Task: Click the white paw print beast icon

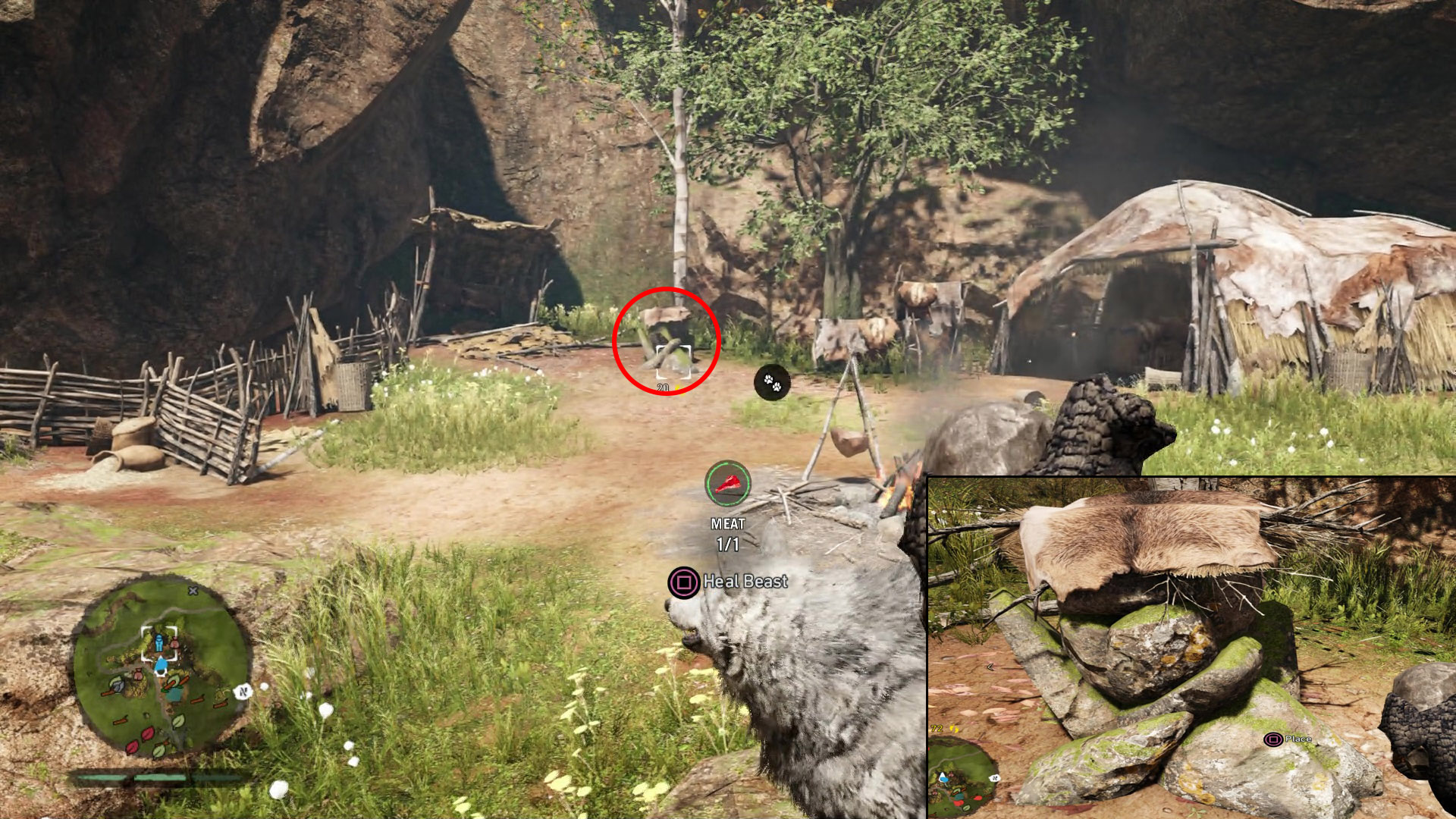Action: click(x=772, y=383)
